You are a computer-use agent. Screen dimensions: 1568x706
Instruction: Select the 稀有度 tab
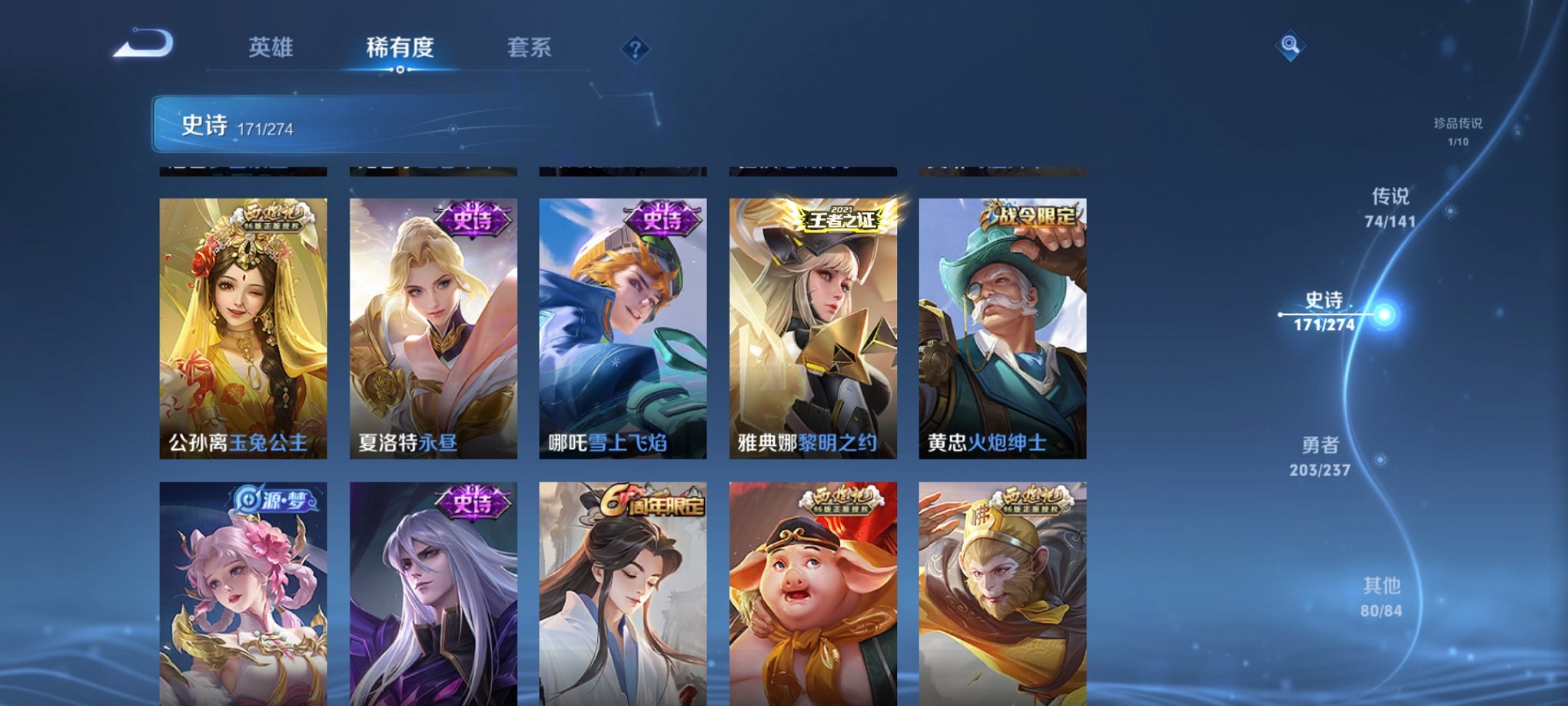point(400,48)
